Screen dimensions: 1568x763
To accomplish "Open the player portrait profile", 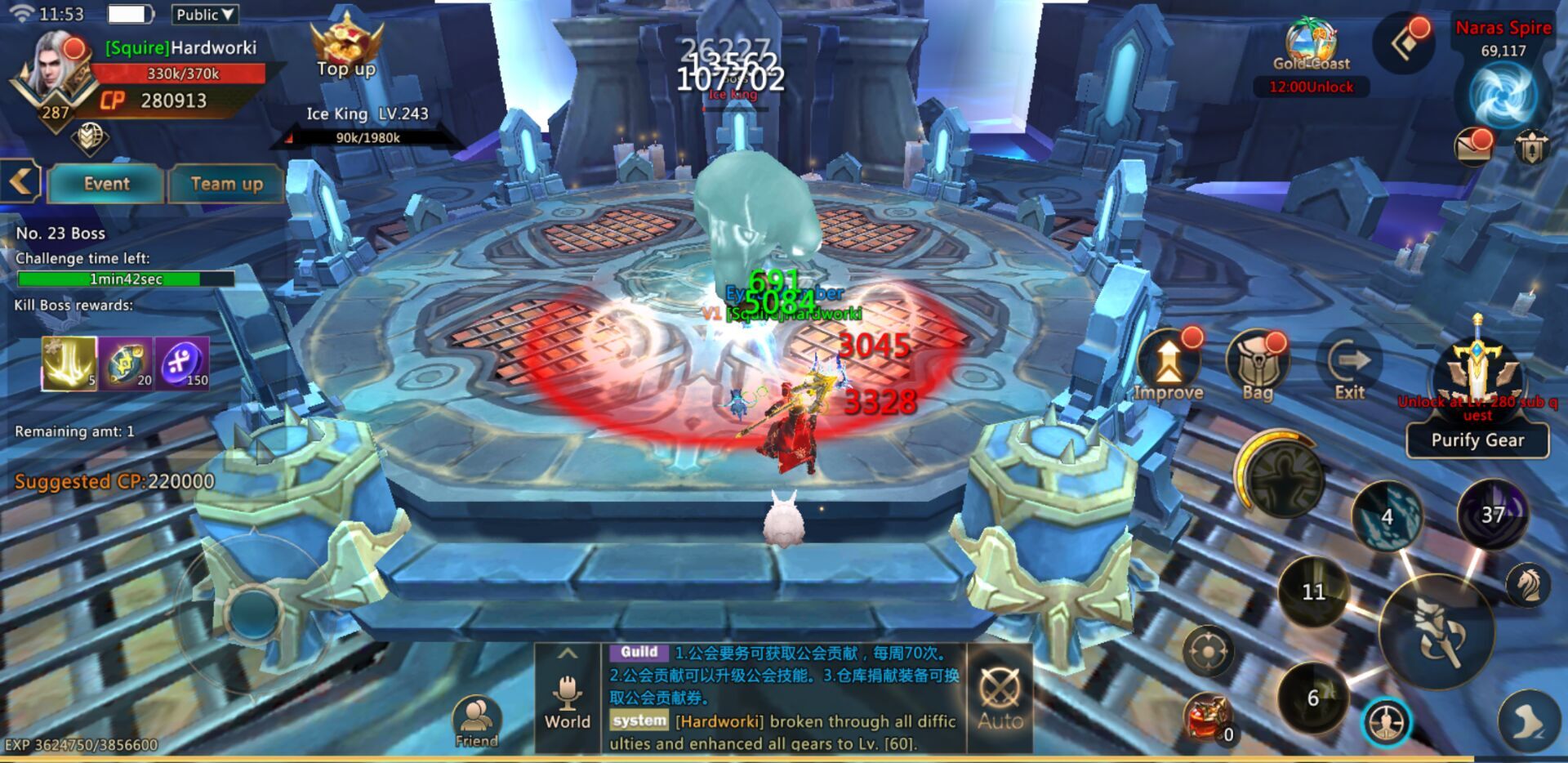I will [56, 74].
